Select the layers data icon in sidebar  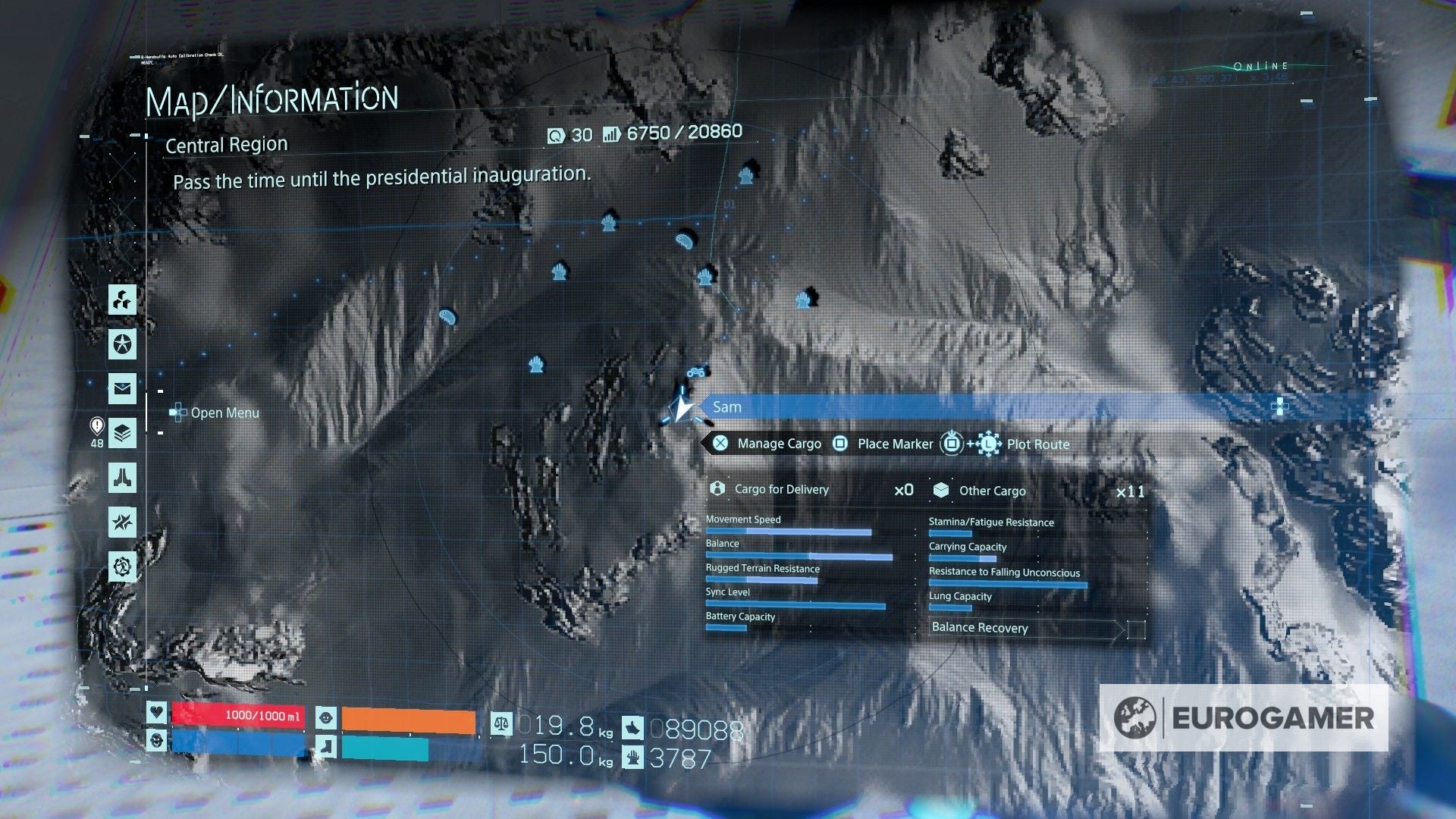point(123,434)
